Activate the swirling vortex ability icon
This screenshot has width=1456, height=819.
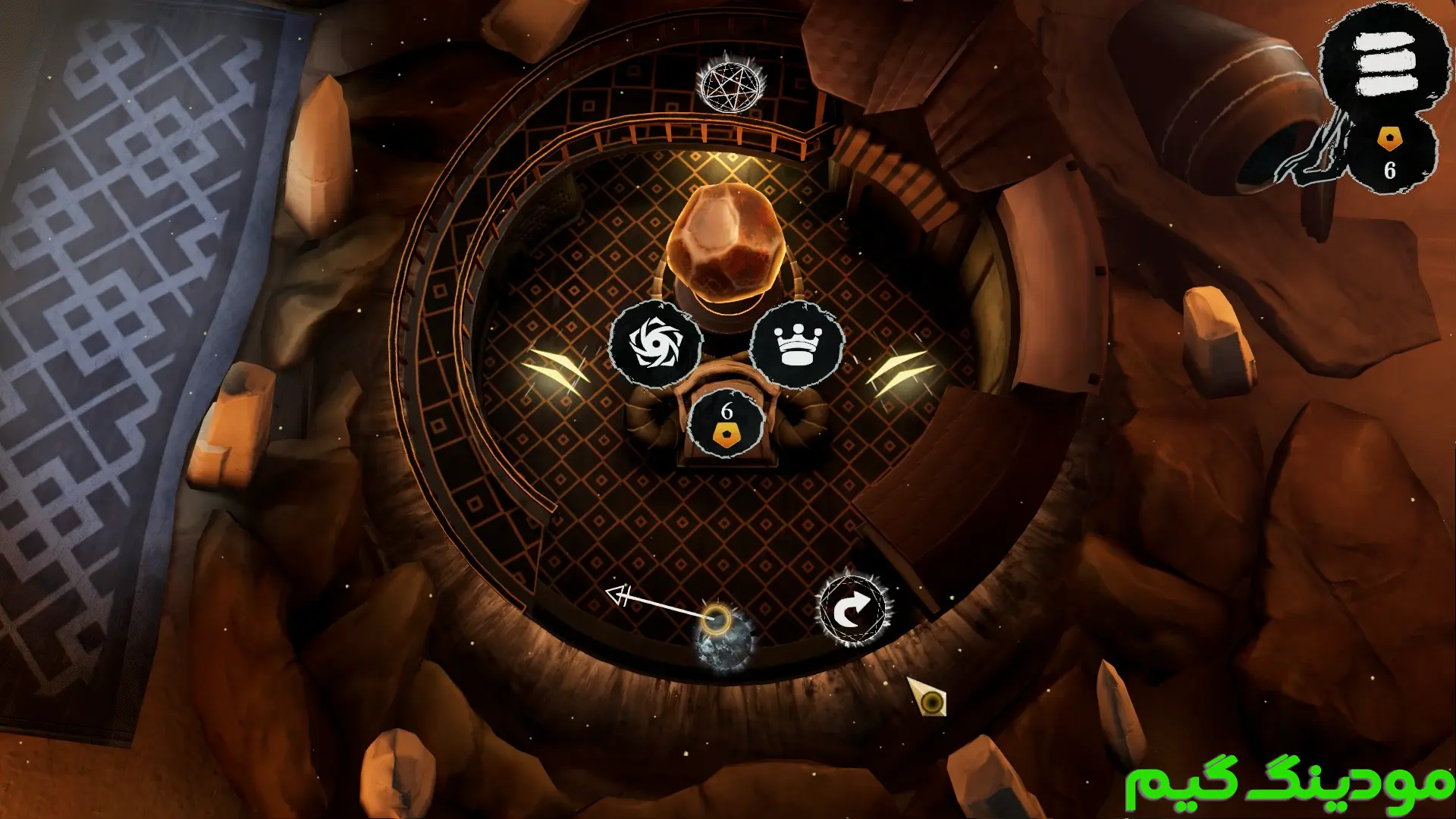click(x=656, y=344)
